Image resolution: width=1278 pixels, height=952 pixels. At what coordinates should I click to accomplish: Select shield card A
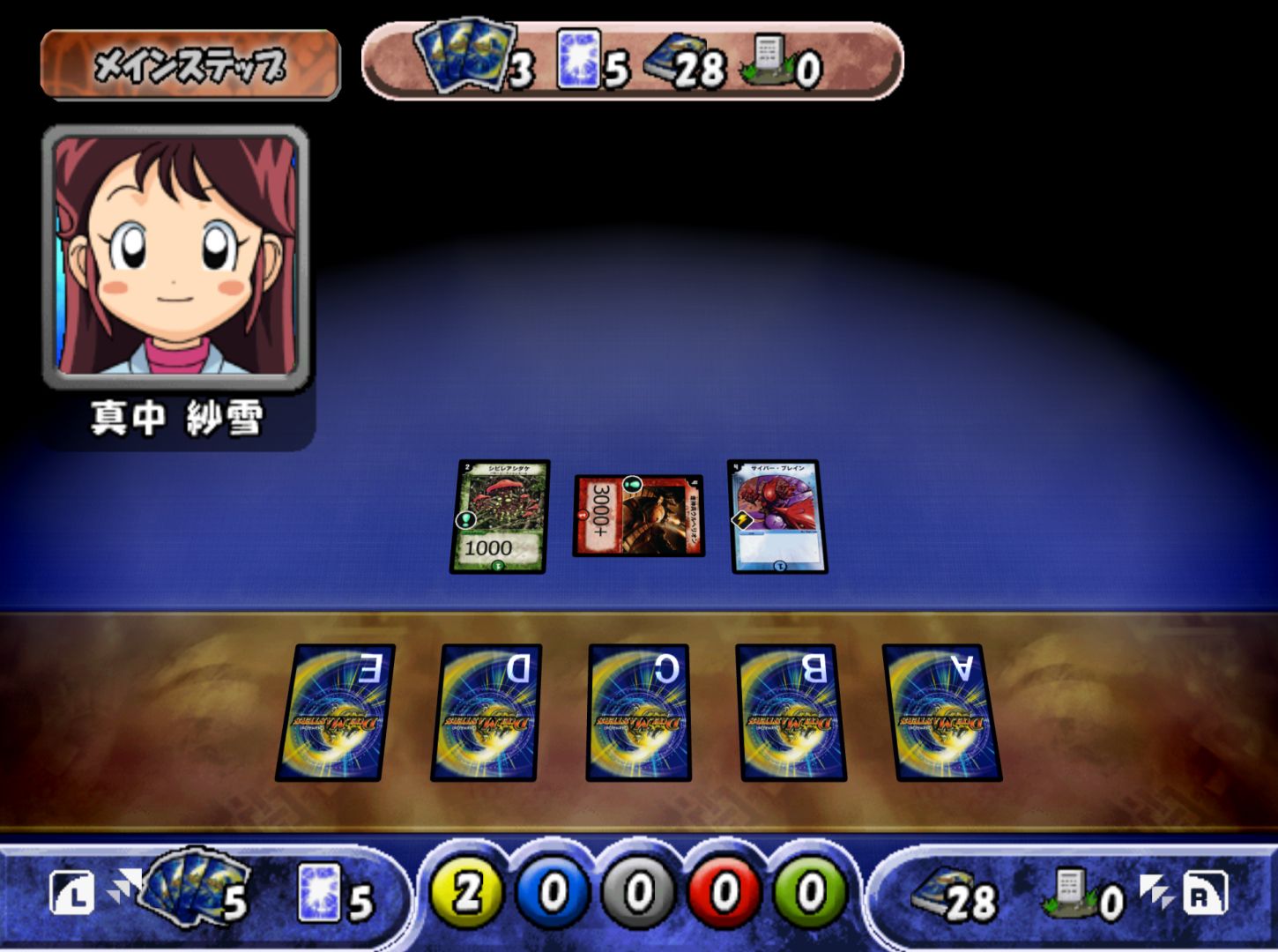941,712
